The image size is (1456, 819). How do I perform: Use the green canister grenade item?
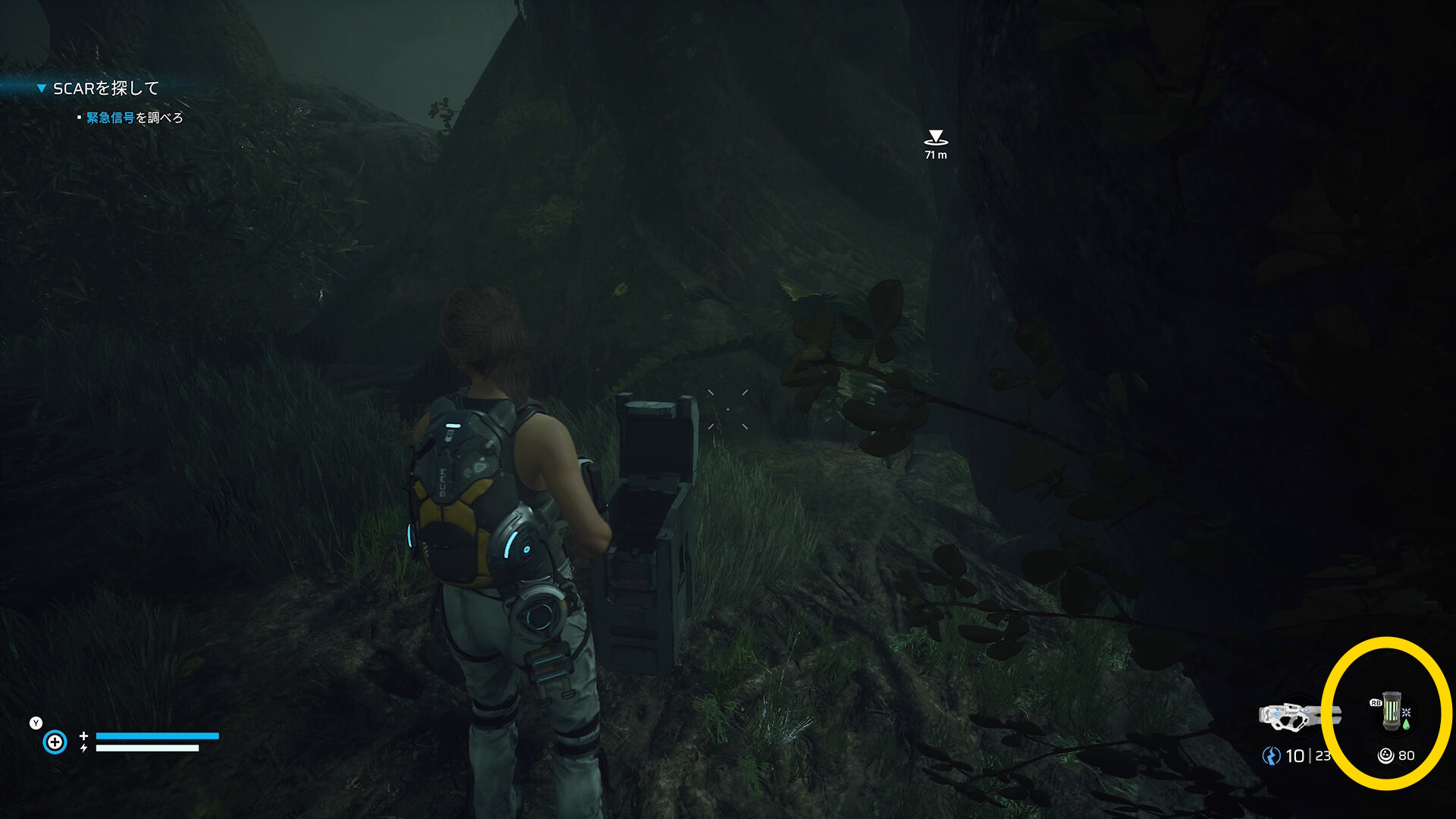pyautogui.click(x=1392, y=711)
